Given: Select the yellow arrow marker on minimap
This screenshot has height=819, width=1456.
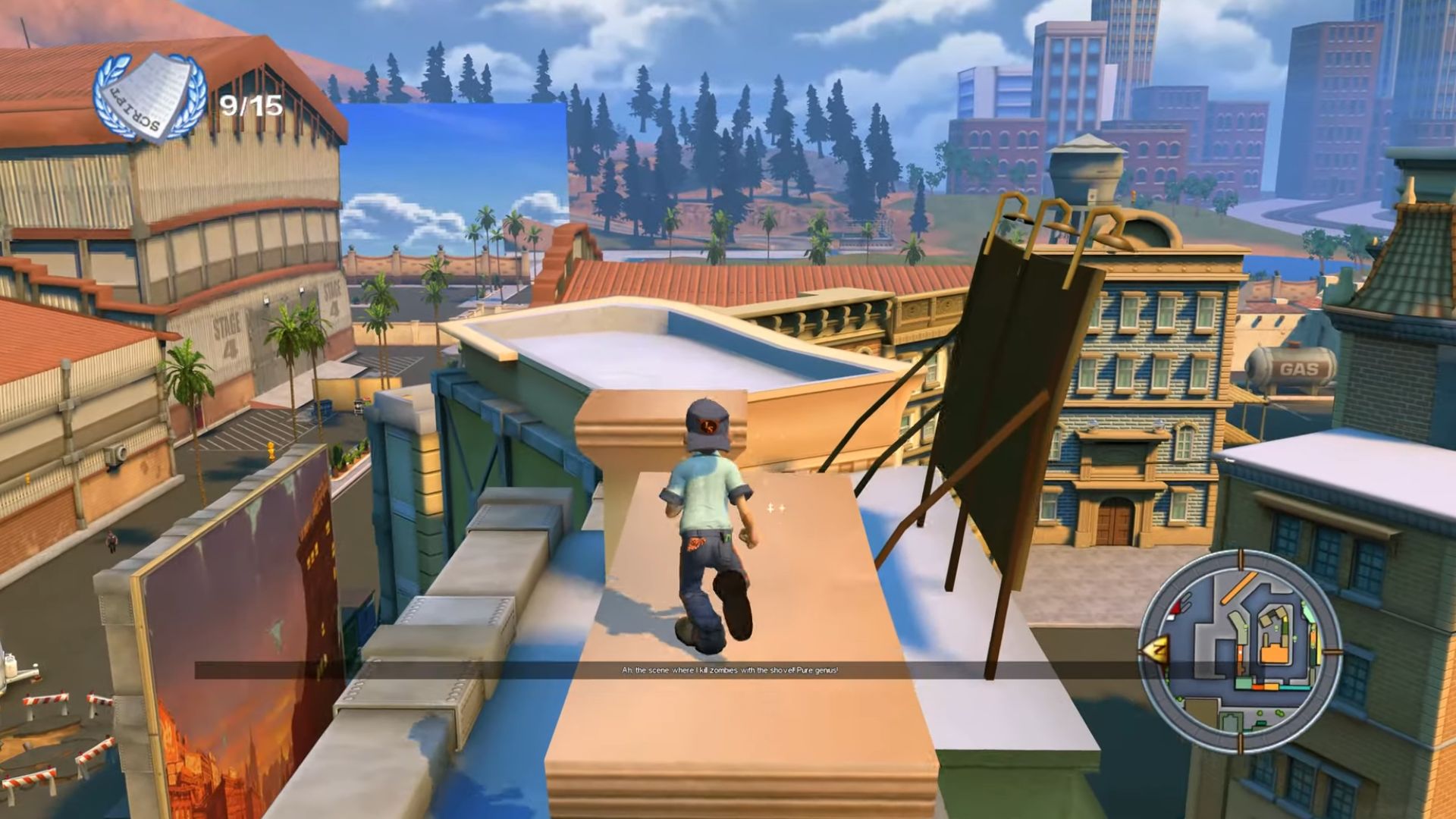Looking at the screenshot, I should pos(1156,650).
